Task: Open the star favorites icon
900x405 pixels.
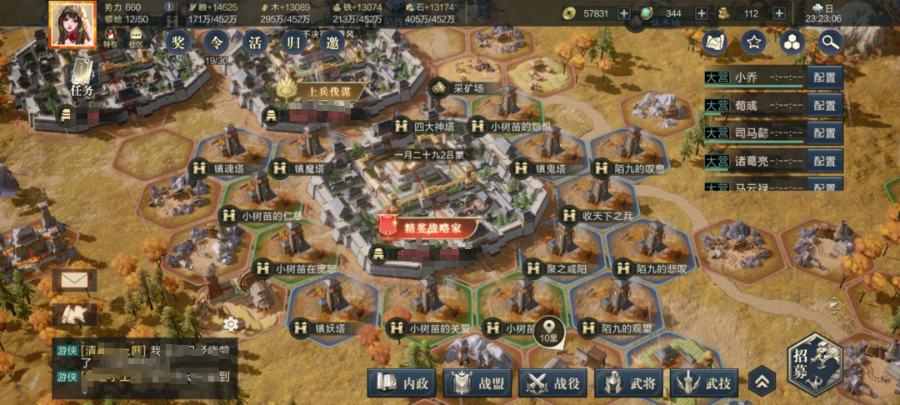Action: tap(754, 42)
